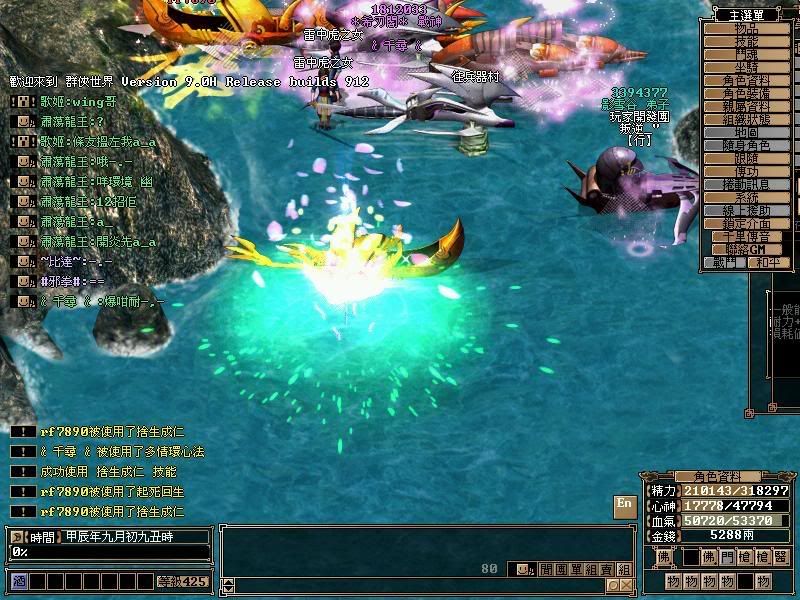Viewport: 800px width, 600px height.
Task: Close the chat input with the X button
Action: click(625, 585)
